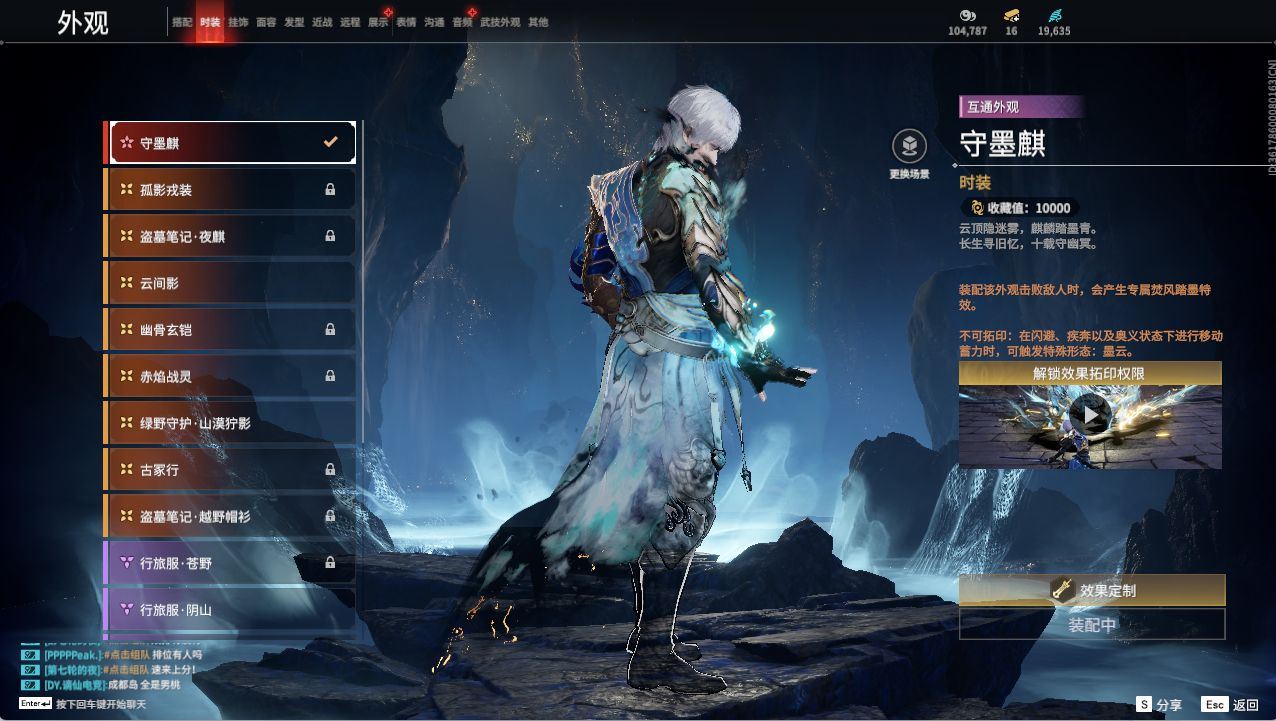The height and width of the screenshot is (721, 1276).
Task: Switch to the 挂饰 tab
Action: (238, 22)
